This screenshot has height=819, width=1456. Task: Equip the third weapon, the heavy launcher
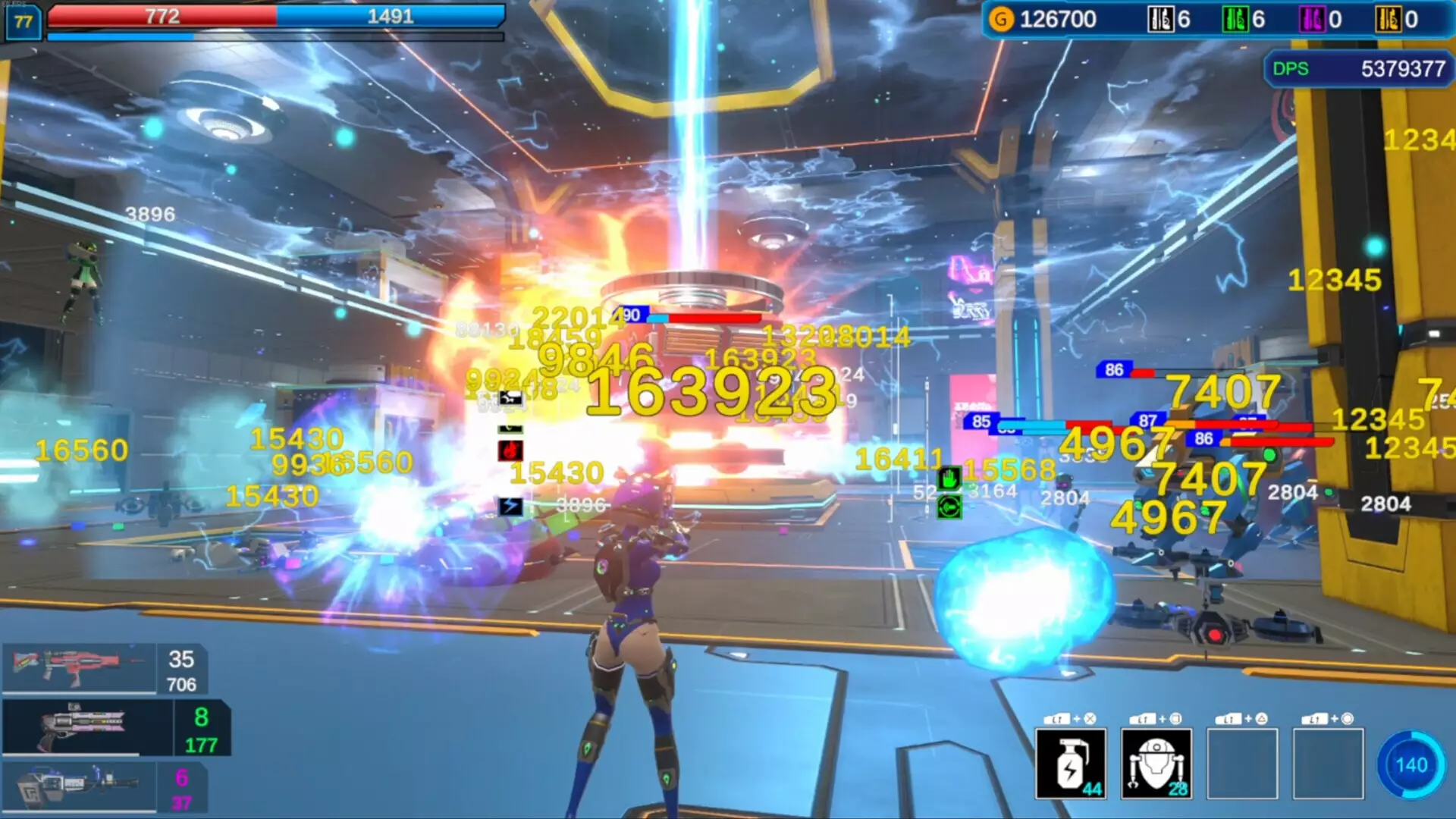(x=78, y=786)
